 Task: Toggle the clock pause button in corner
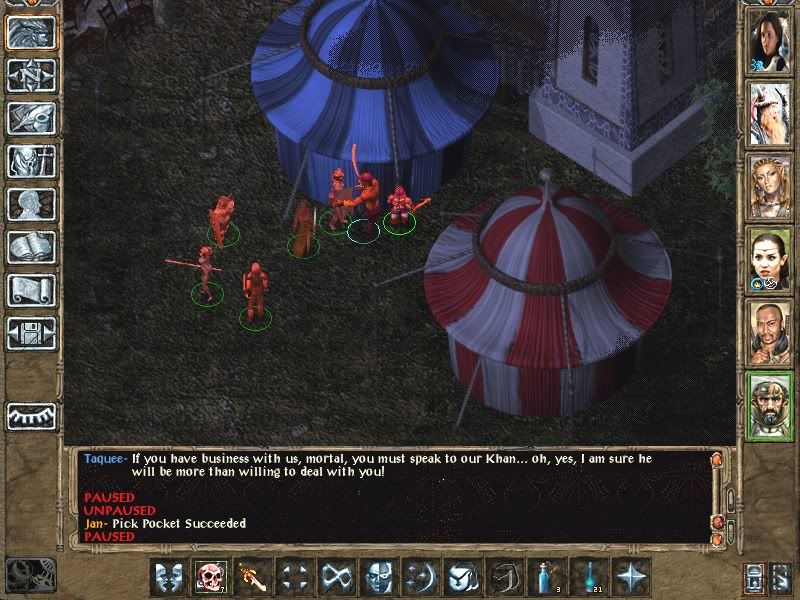pyautogui.click(x=28, y=576)
